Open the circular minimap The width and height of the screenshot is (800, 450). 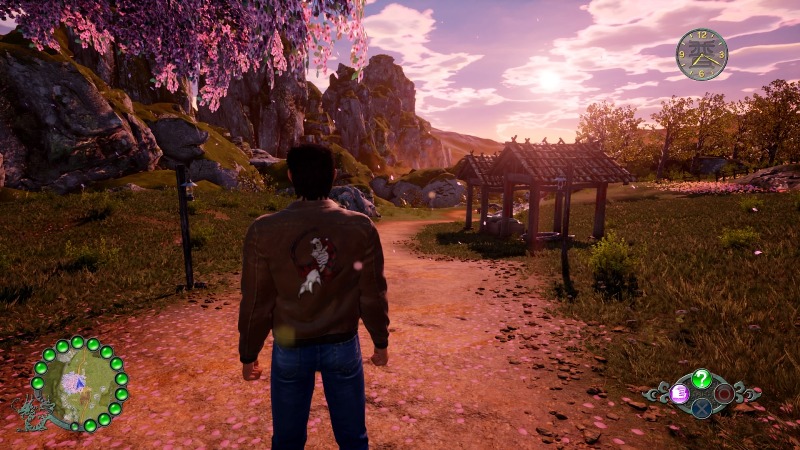(x=79, y=385)
